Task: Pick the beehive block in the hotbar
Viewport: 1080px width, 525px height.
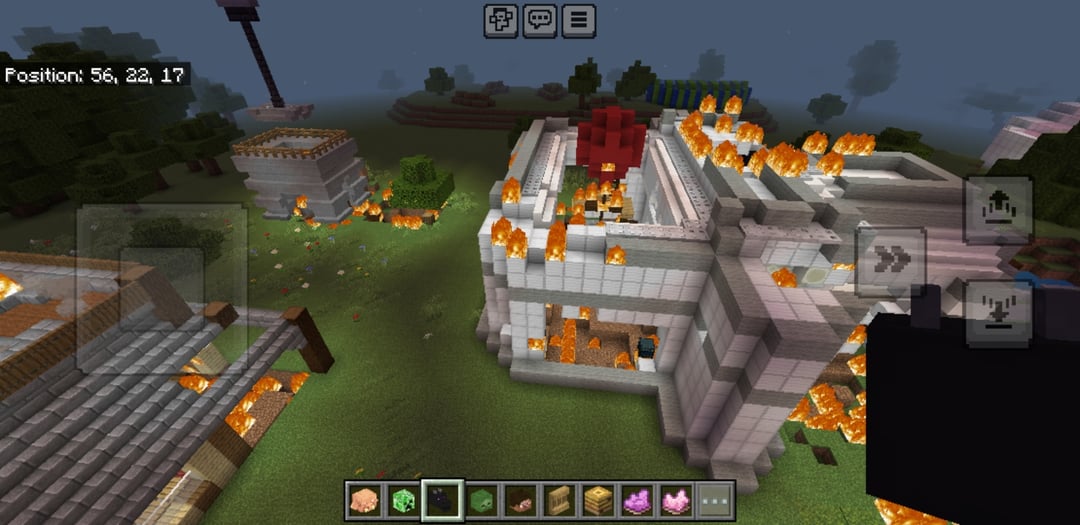Action: click(x=598, y=499)
